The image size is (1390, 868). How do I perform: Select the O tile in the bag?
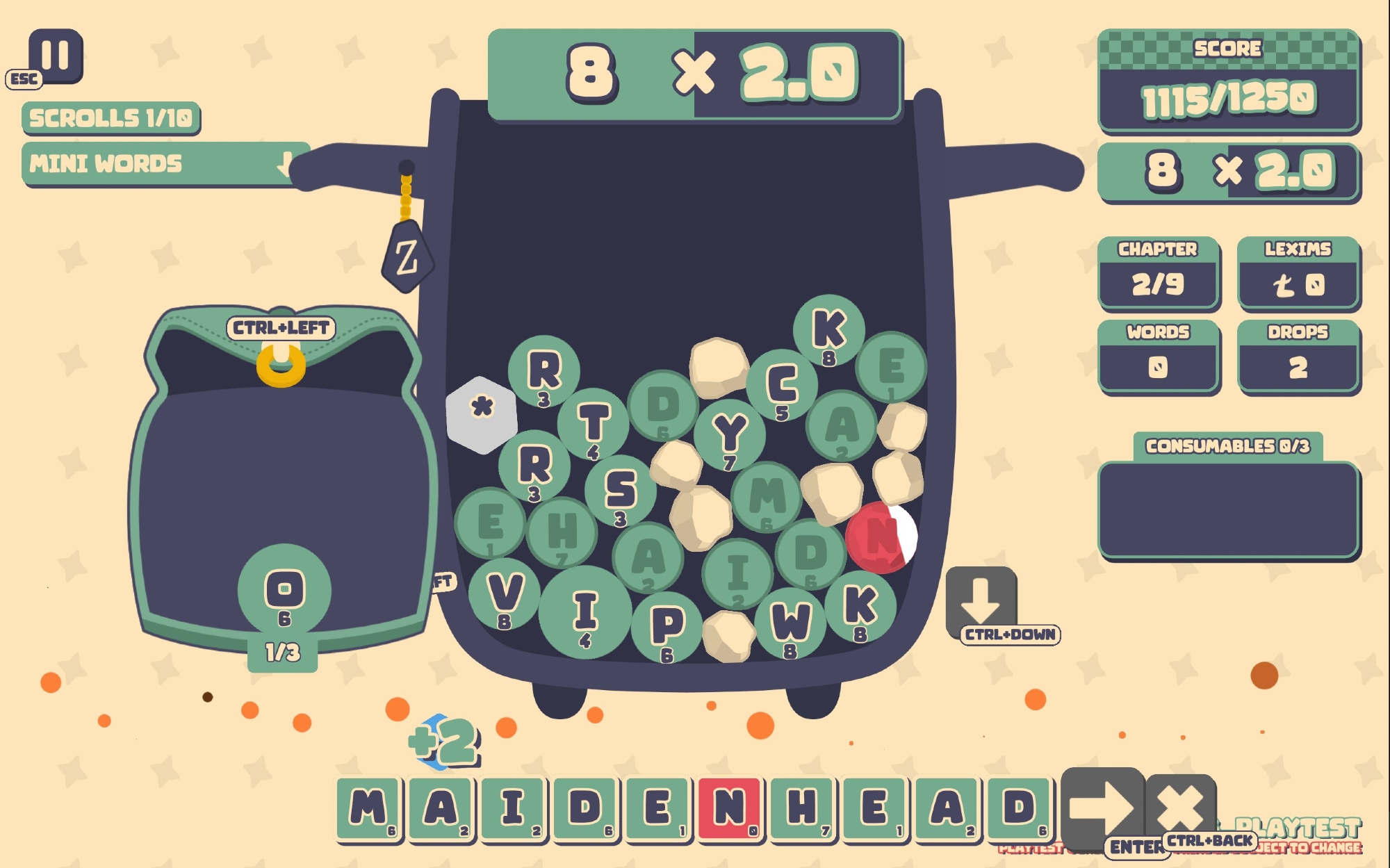pyautogui.click(x=284, y=591)
